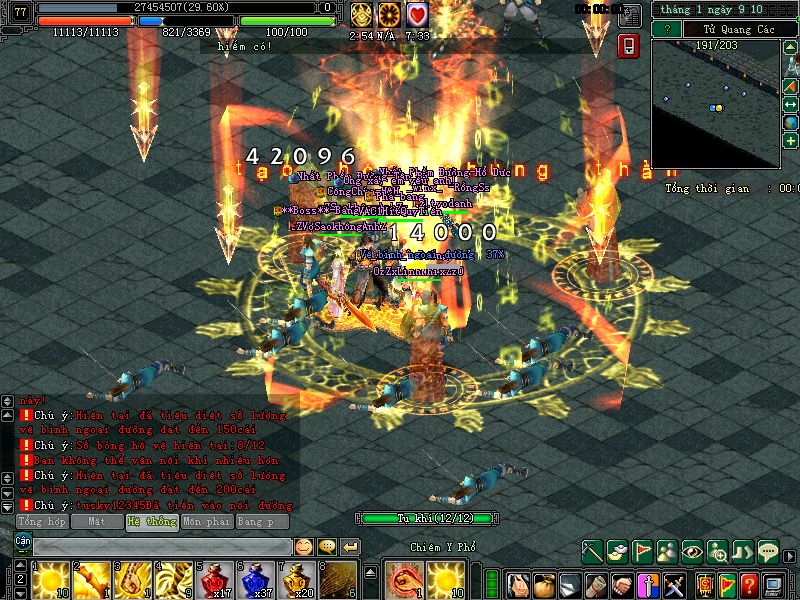
Task: Open the smiley emoticon picker
Action: [303, 546]
